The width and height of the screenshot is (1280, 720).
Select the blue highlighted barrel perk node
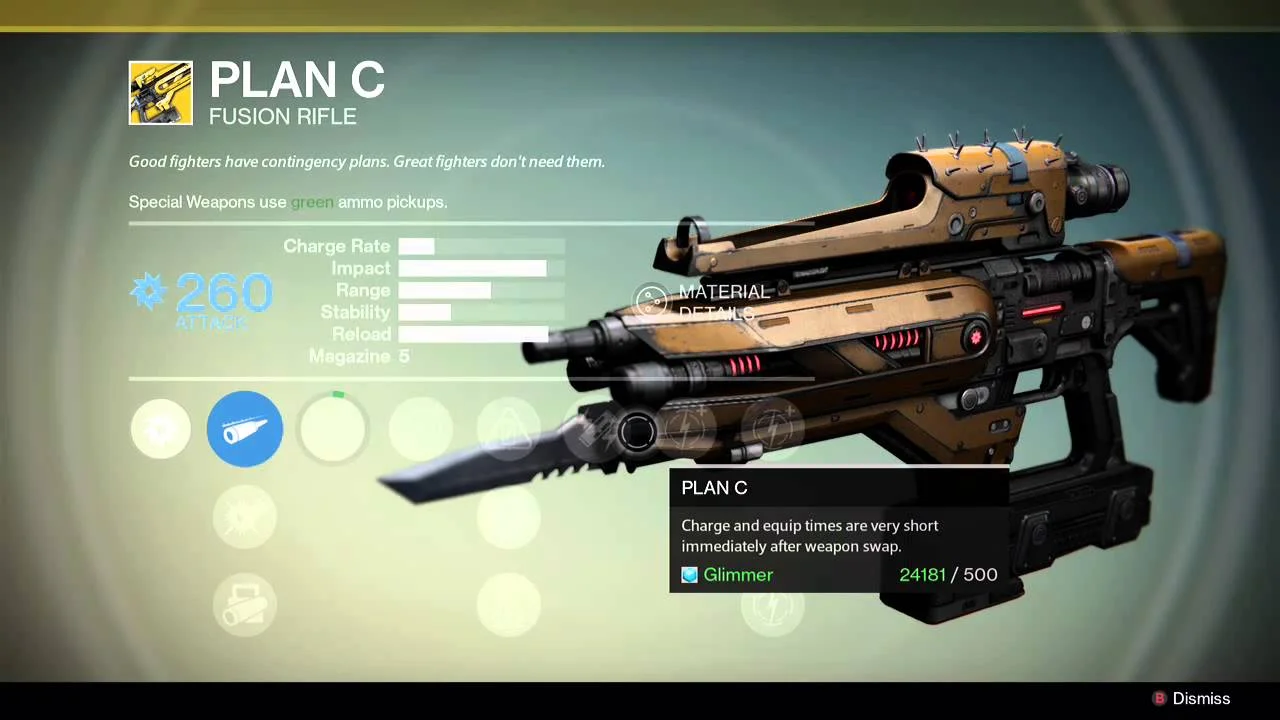tap(245, 429)
